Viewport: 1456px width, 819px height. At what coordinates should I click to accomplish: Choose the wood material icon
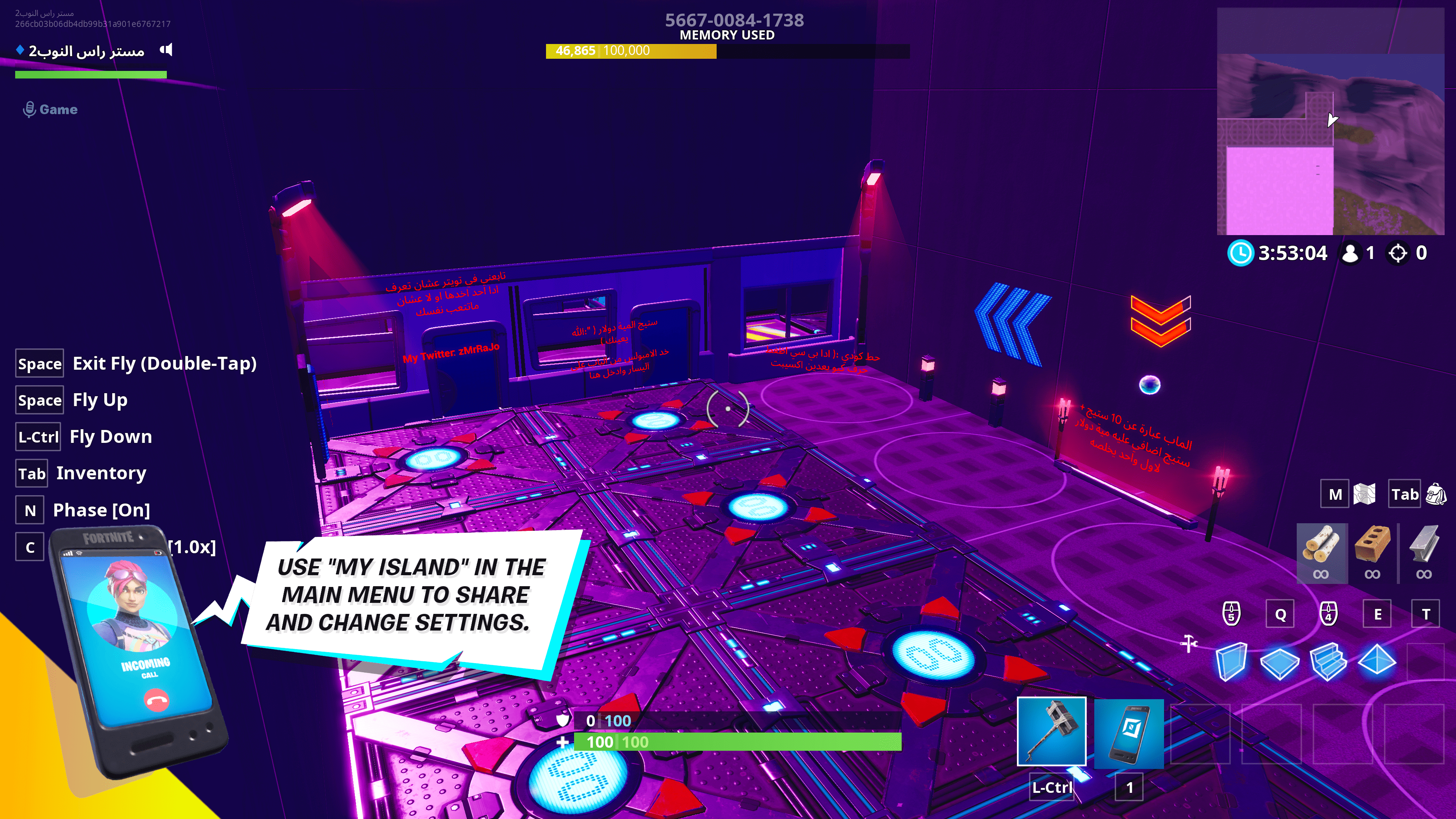click(1321, 545)
